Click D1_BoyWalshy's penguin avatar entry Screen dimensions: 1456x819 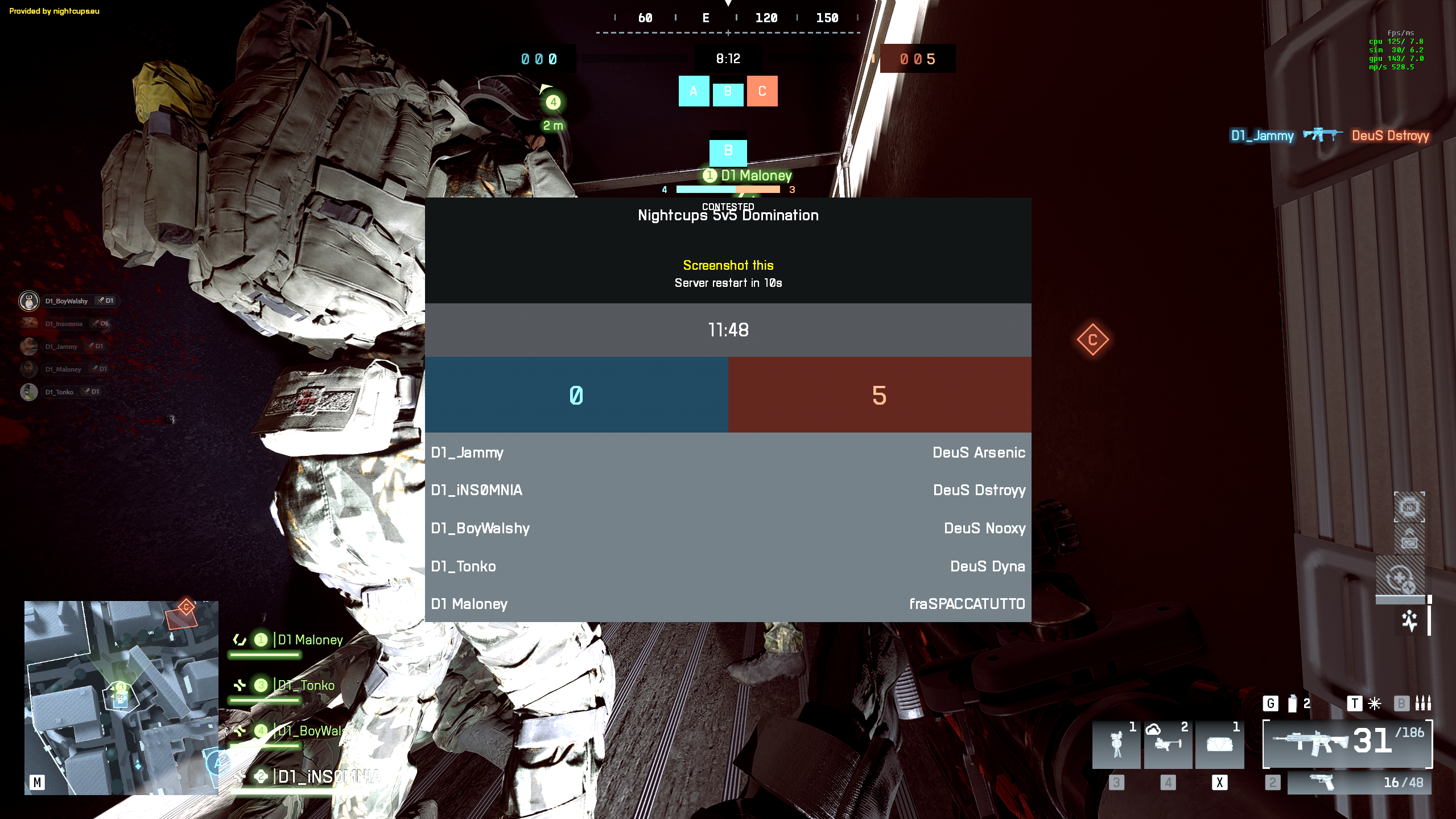pyautogui.click(x=30, y=301)
